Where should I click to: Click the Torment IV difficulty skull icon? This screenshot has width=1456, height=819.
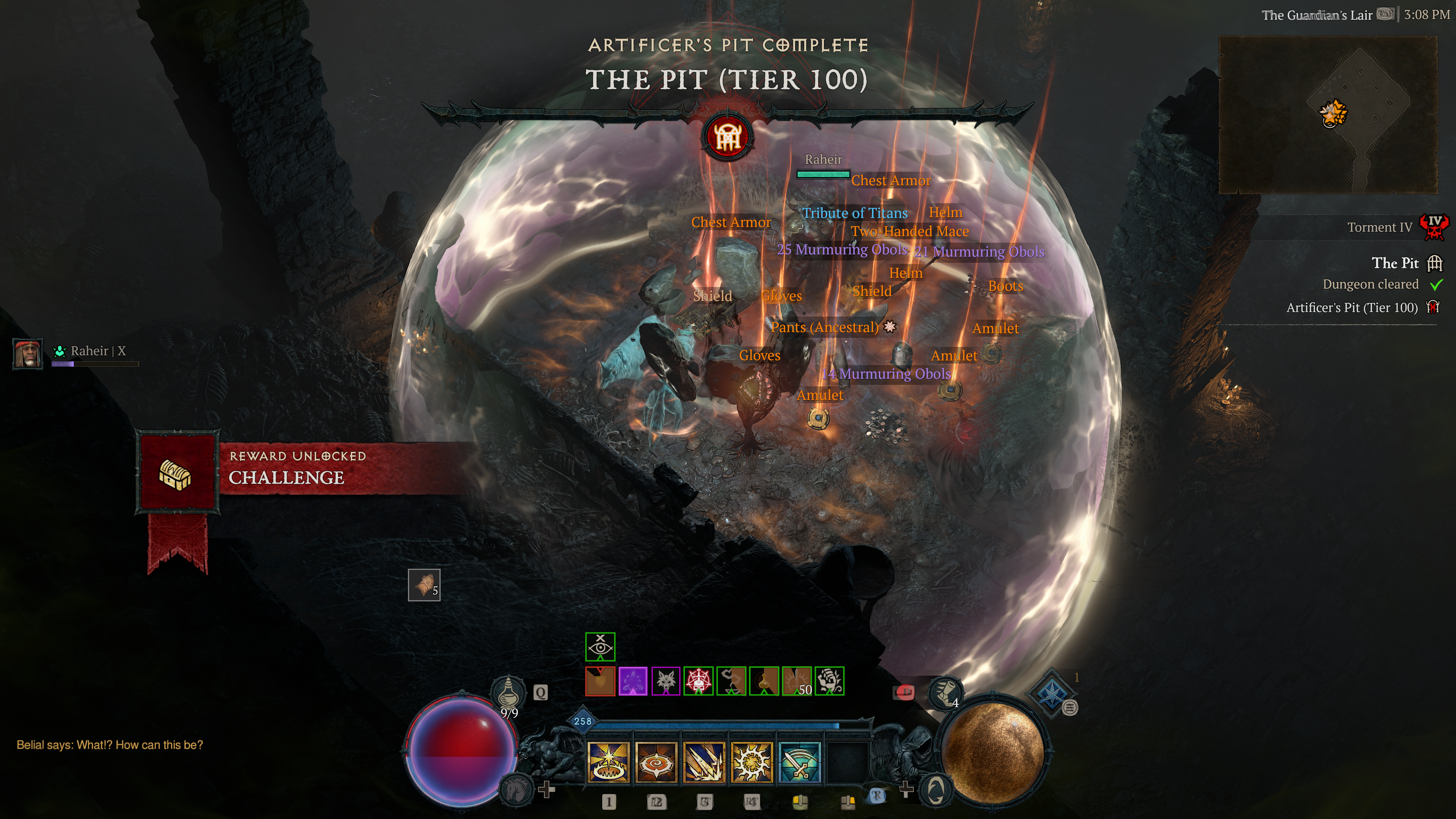1434,227
